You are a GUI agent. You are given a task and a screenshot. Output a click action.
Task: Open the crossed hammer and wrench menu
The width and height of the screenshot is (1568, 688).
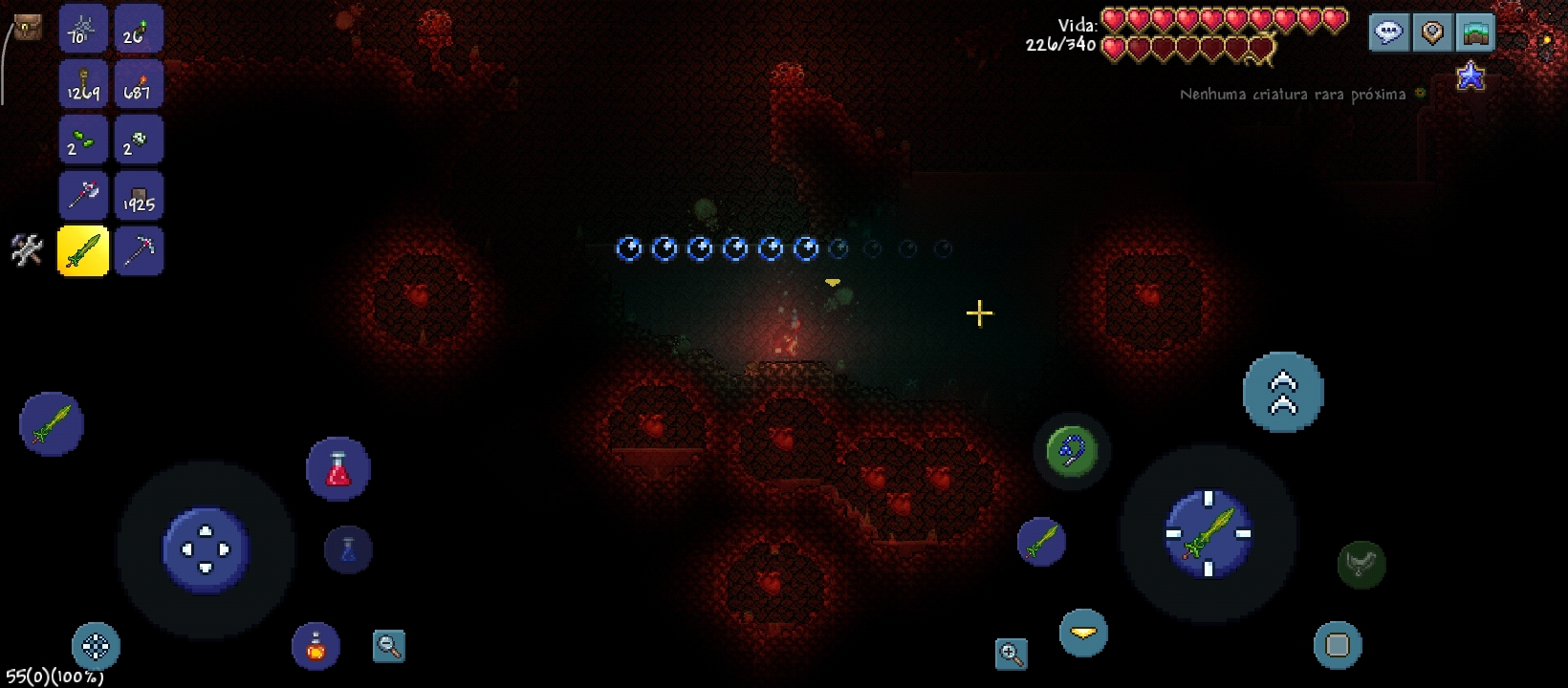pyautogui.click(x=27, y=250)
